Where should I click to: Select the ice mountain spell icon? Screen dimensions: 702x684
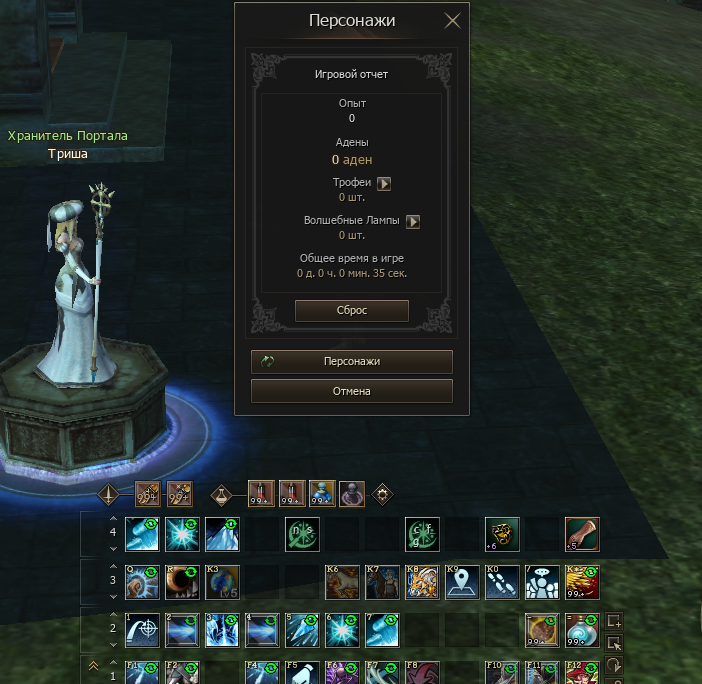click(221, 534)
